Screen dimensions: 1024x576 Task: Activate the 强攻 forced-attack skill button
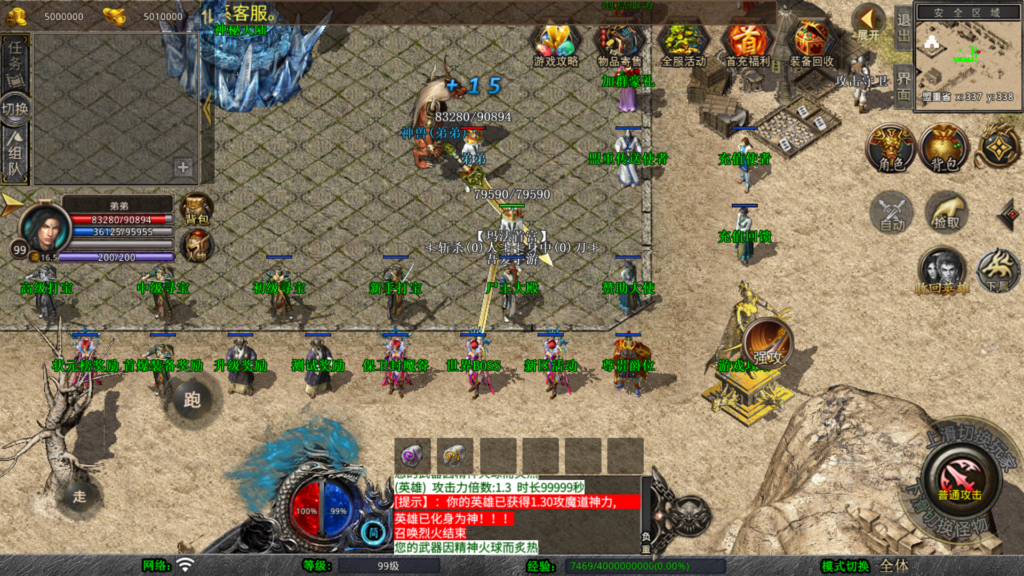(767, 343)
